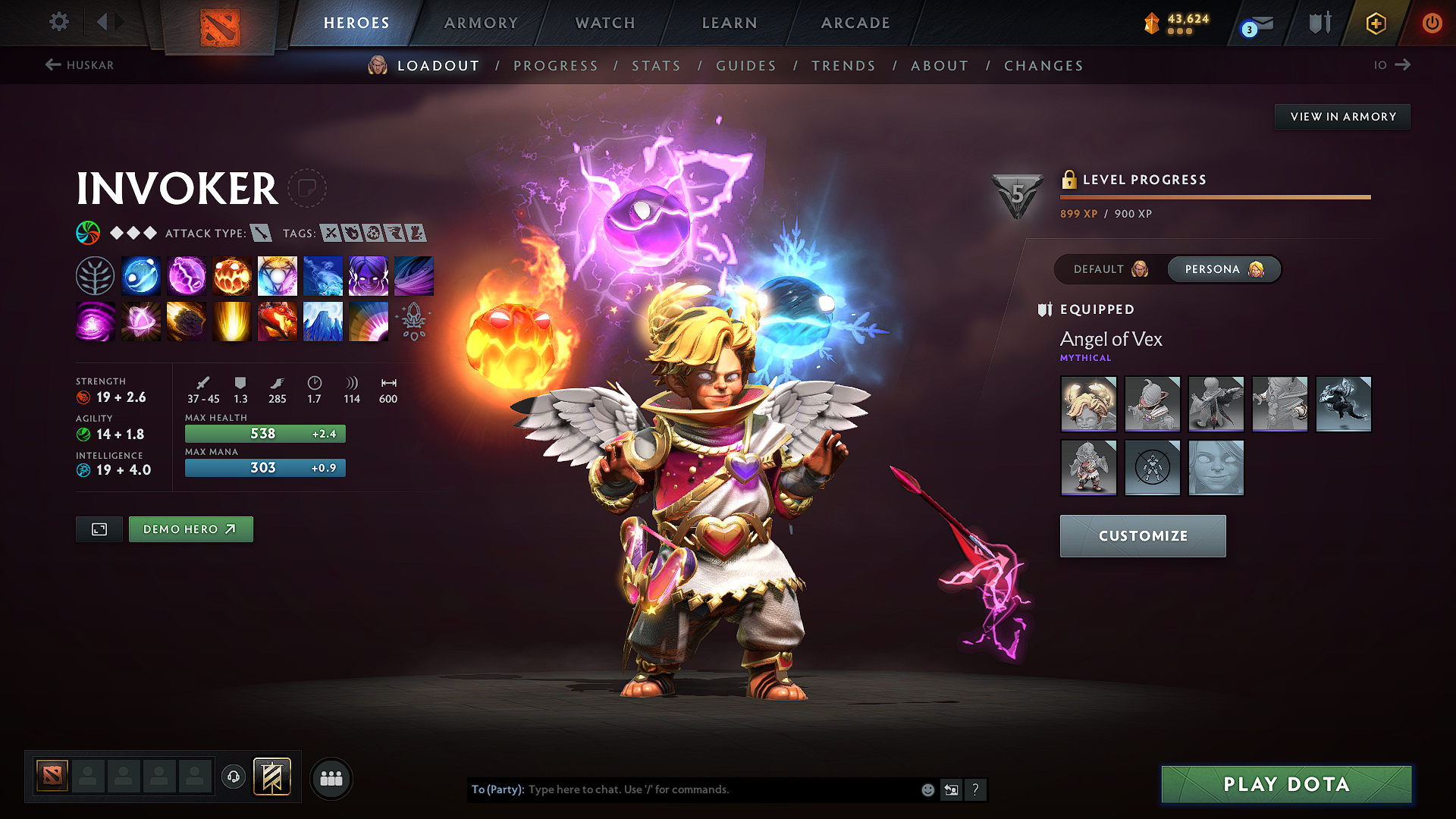The height and width of the screenshot is (819, 1456).
Task: Launch Demo Hero mode
Action: click(190, 529)
